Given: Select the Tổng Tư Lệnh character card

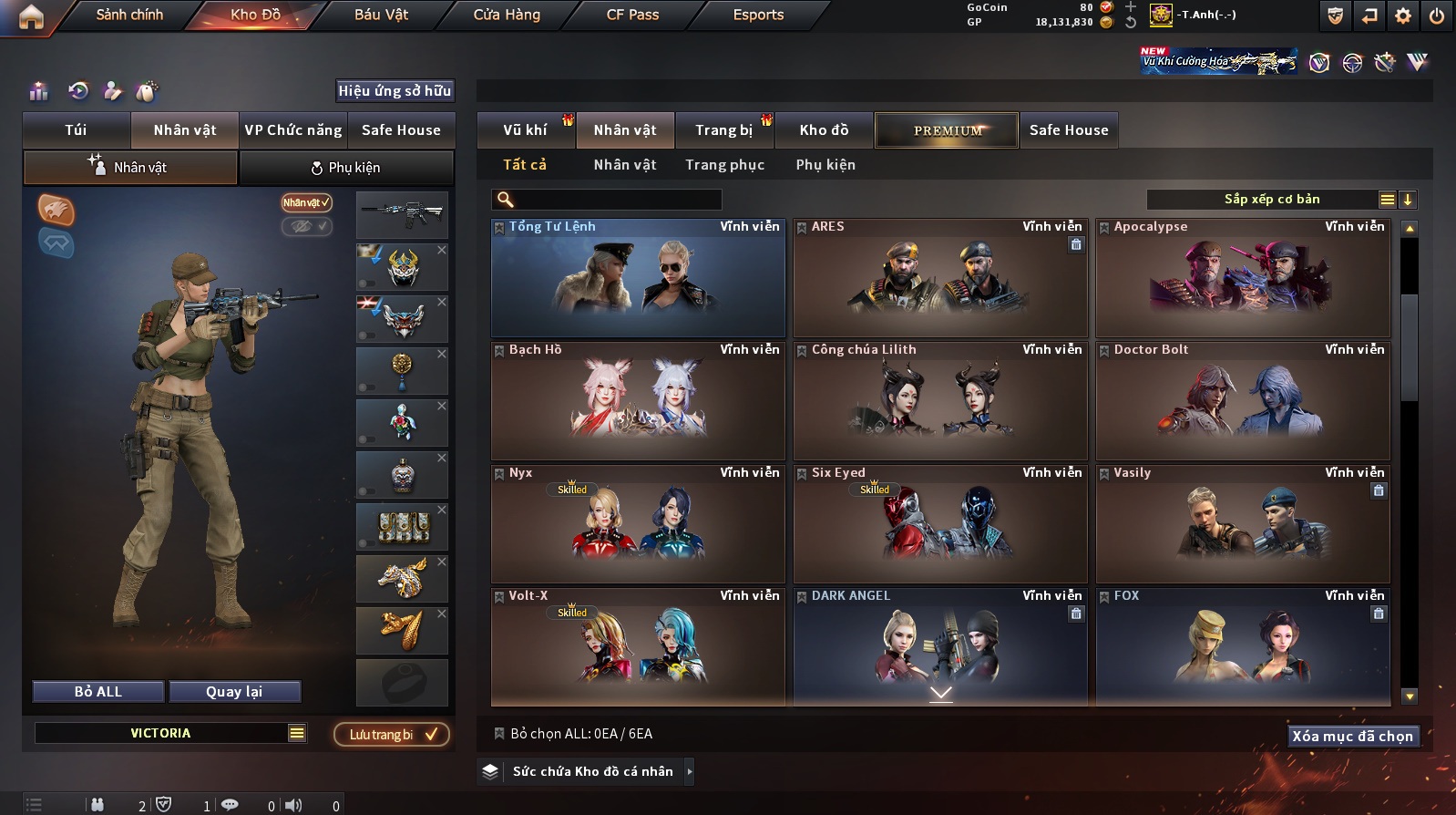Looking at the screenshot, I should [638, 278].
